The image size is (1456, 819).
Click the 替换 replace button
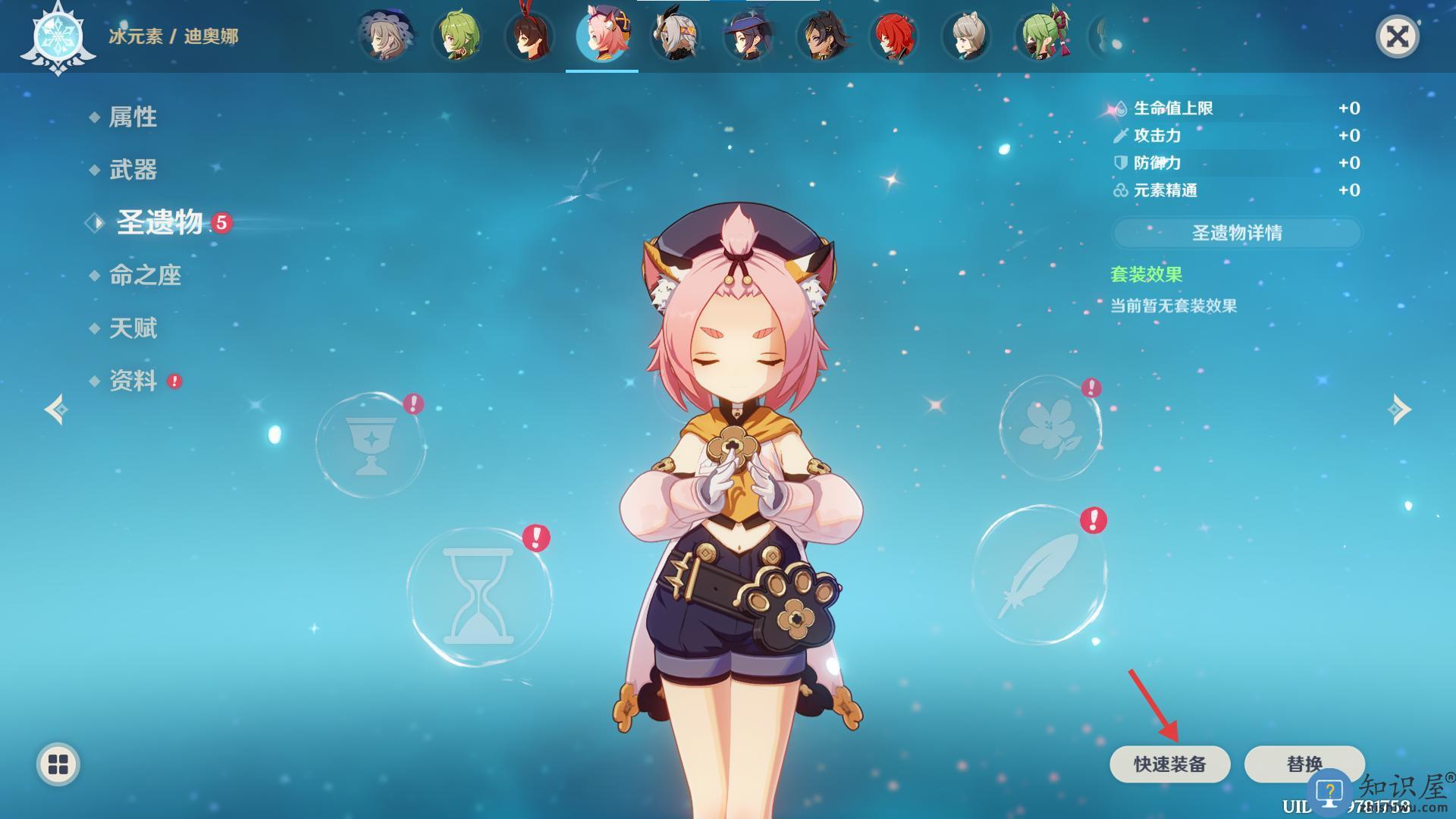coord(1304,764)
